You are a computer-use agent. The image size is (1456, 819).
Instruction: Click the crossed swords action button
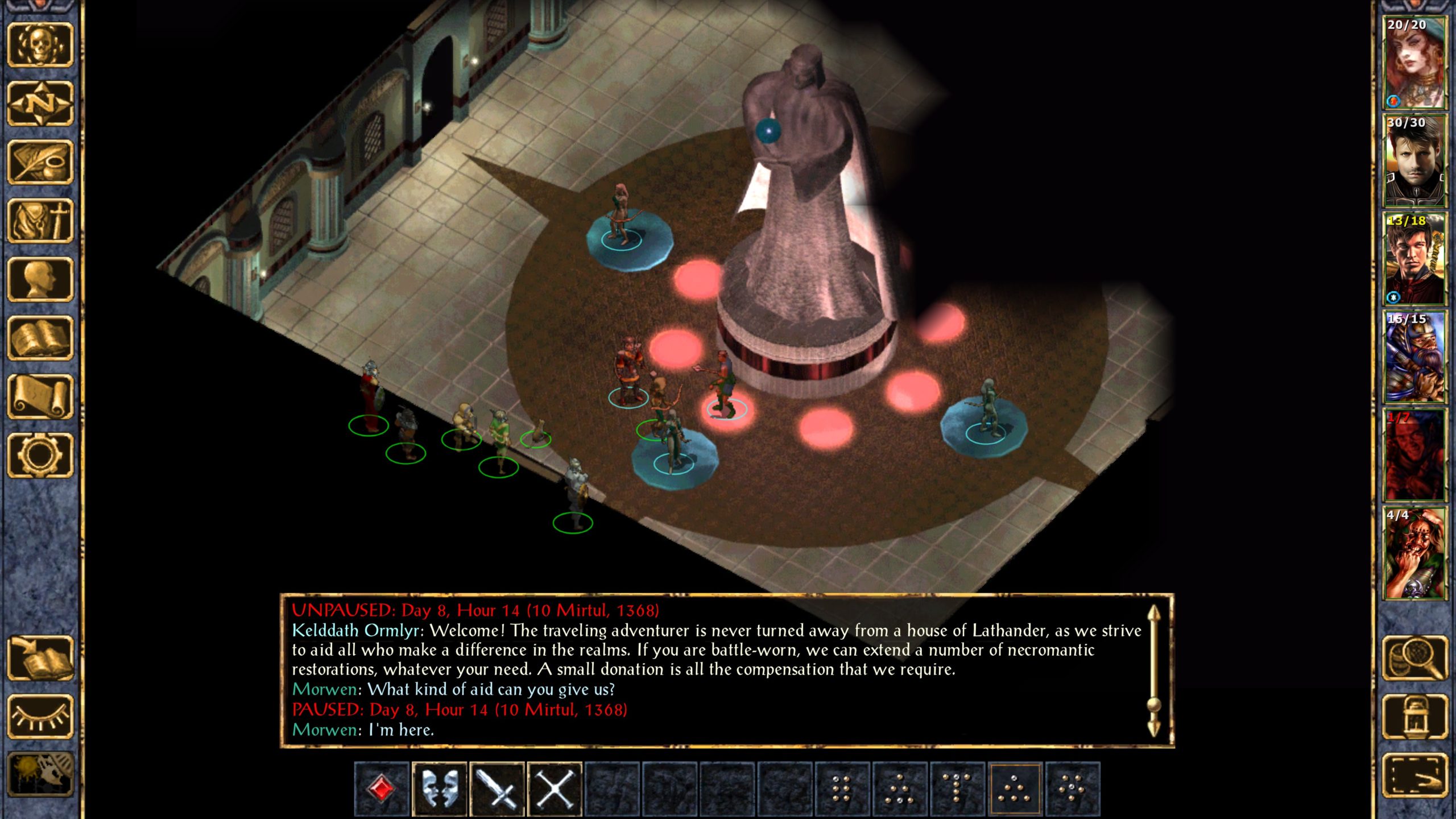(x=555, y=789)
